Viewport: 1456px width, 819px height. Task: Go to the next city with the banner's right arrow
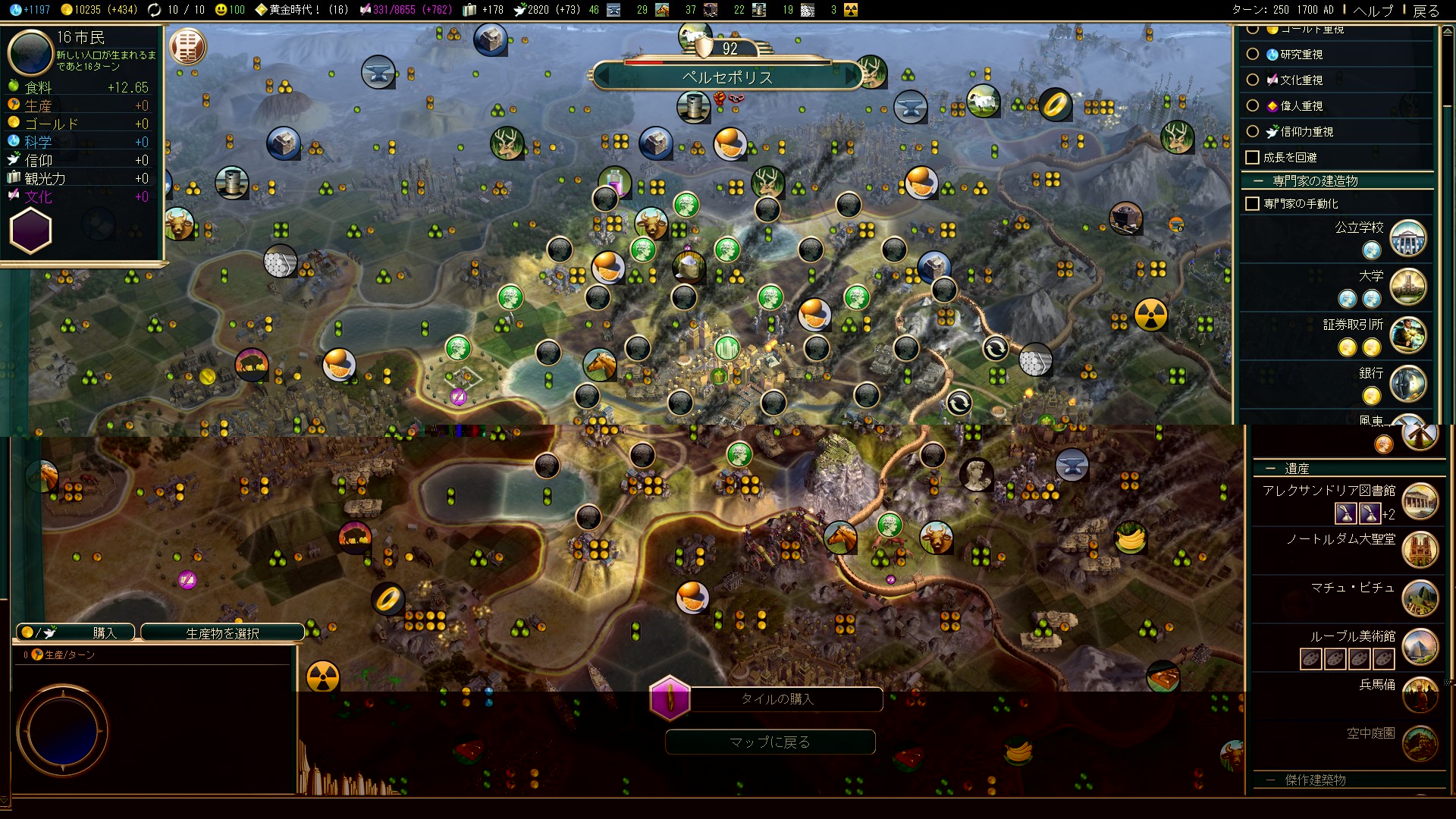pyautogui.click(x=852, y=77)
